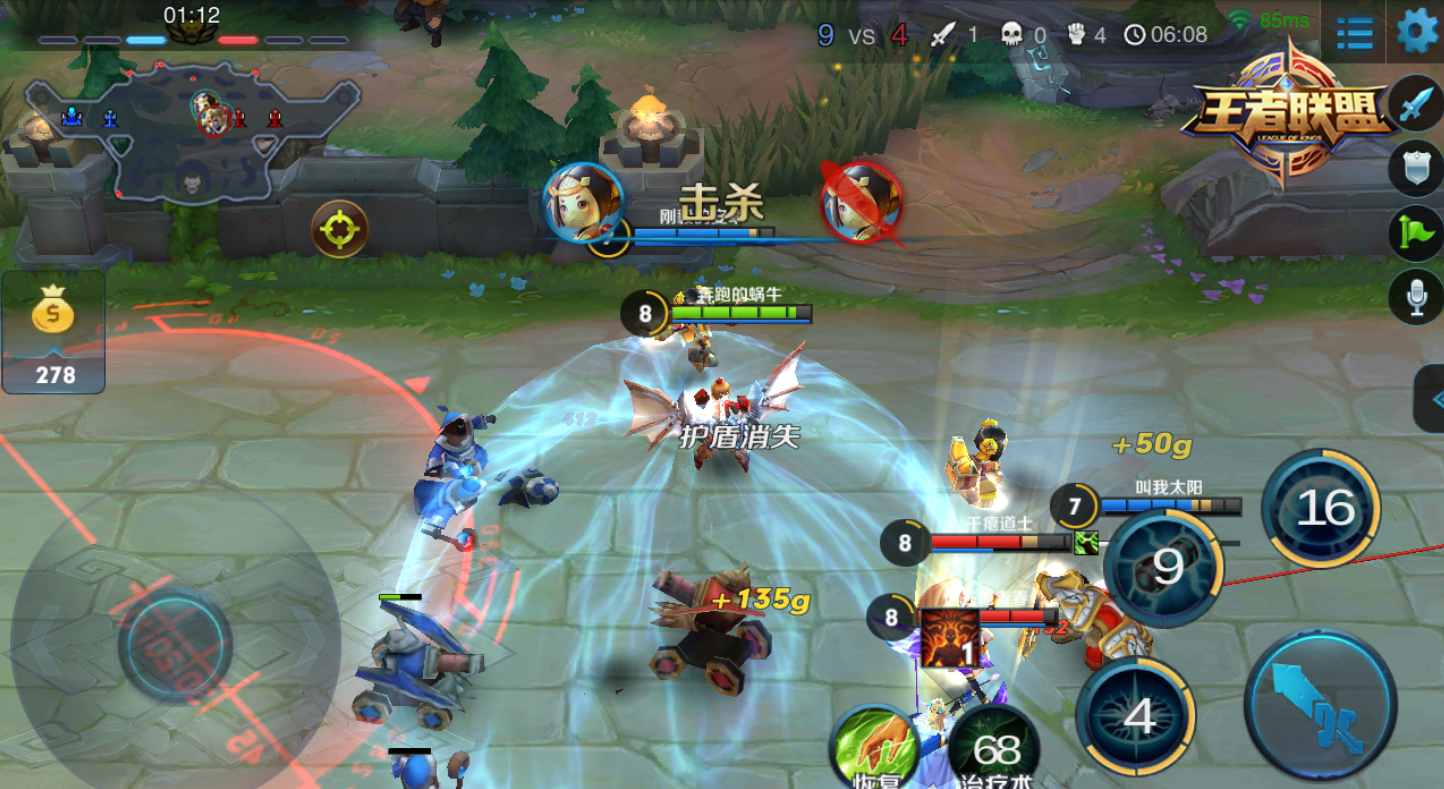1444x789 pixels.
Task: Open the settings gear menu
Action: 1416,32
